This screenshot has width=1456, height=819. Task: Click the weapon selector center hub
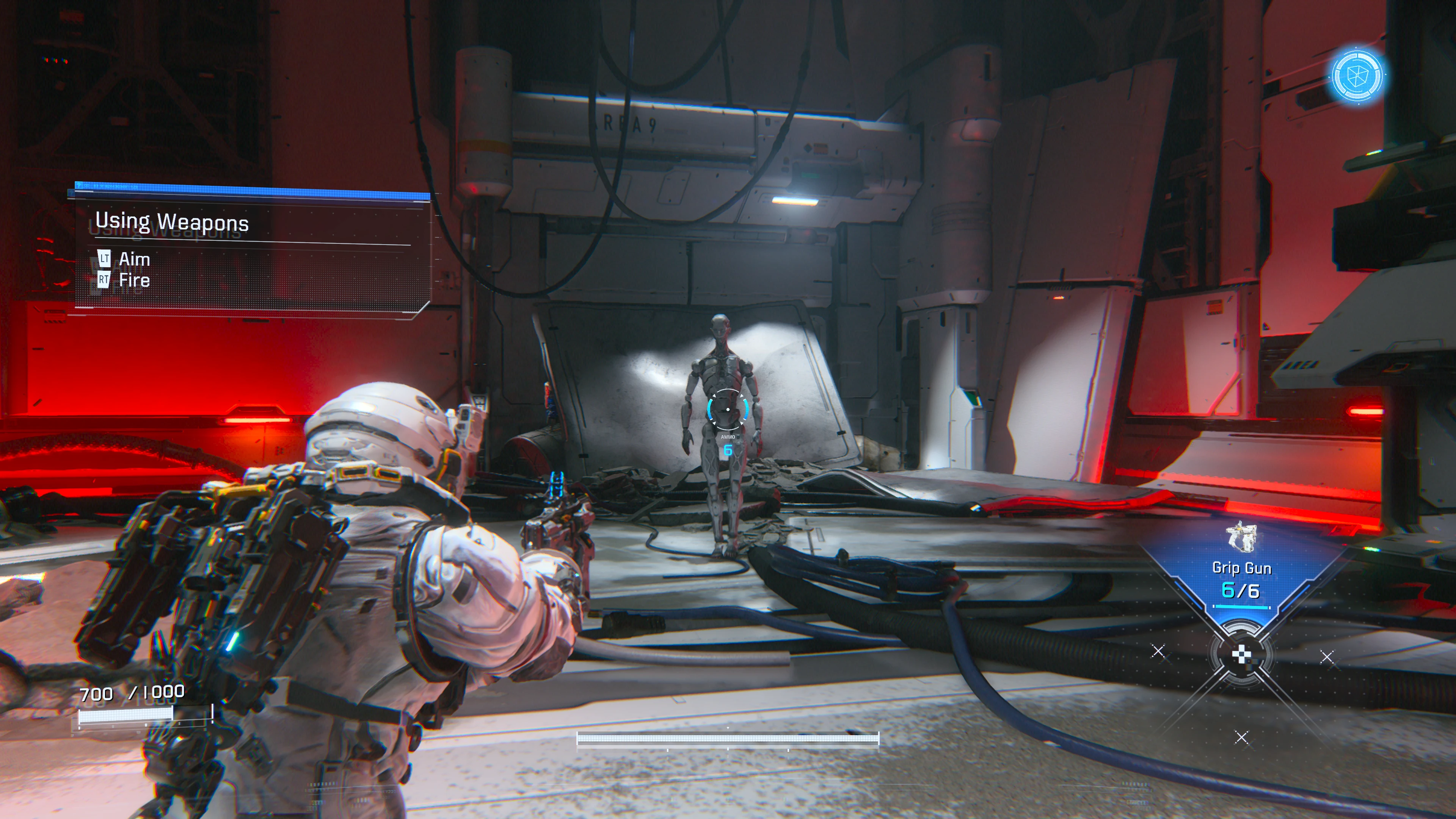[x=1241, y=655]
